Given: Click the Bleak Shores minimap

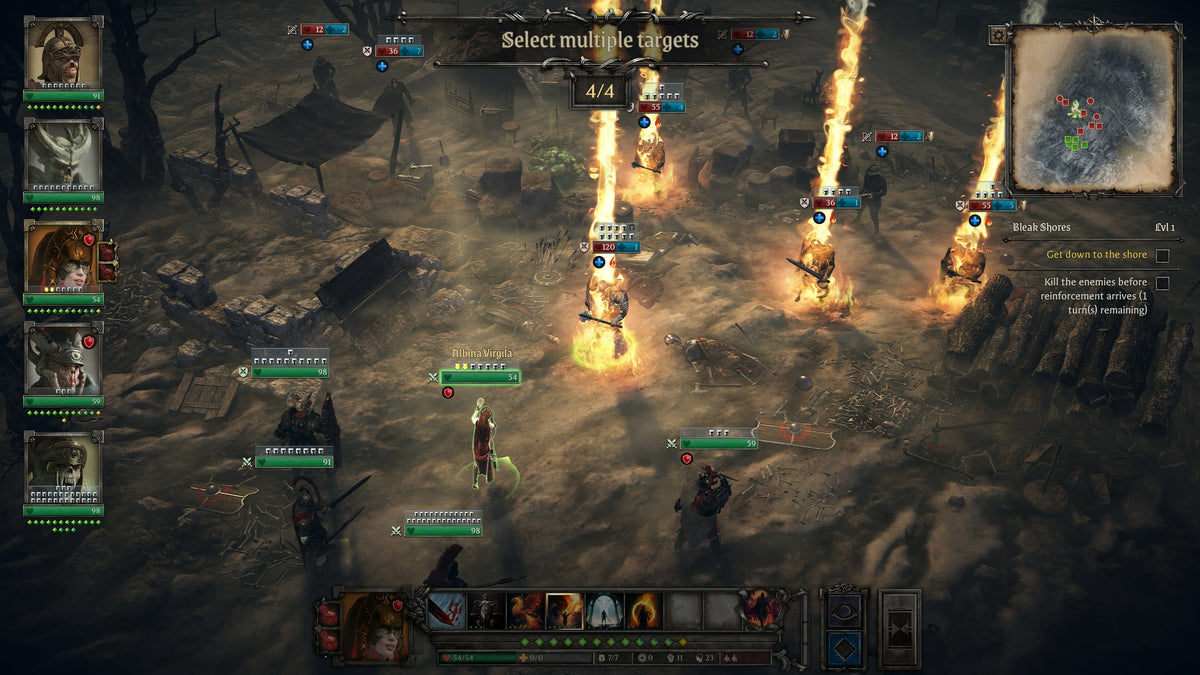Looking at the screenshot, I should pyautogui.click(x=1092, y=110).
